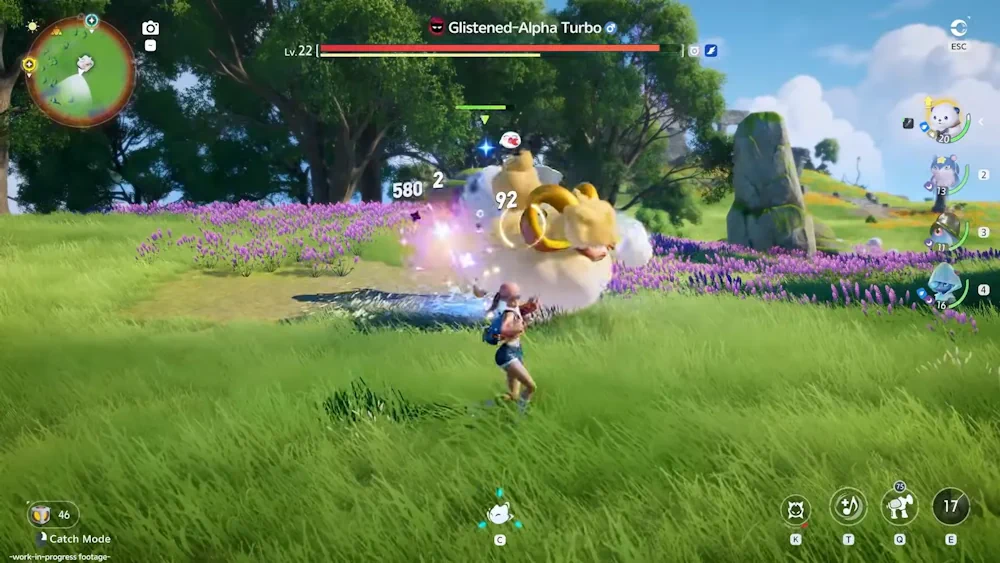Viewport: 1000px width, 563px height.
Task: Select the center creature command icon
Action: (499, 514)
